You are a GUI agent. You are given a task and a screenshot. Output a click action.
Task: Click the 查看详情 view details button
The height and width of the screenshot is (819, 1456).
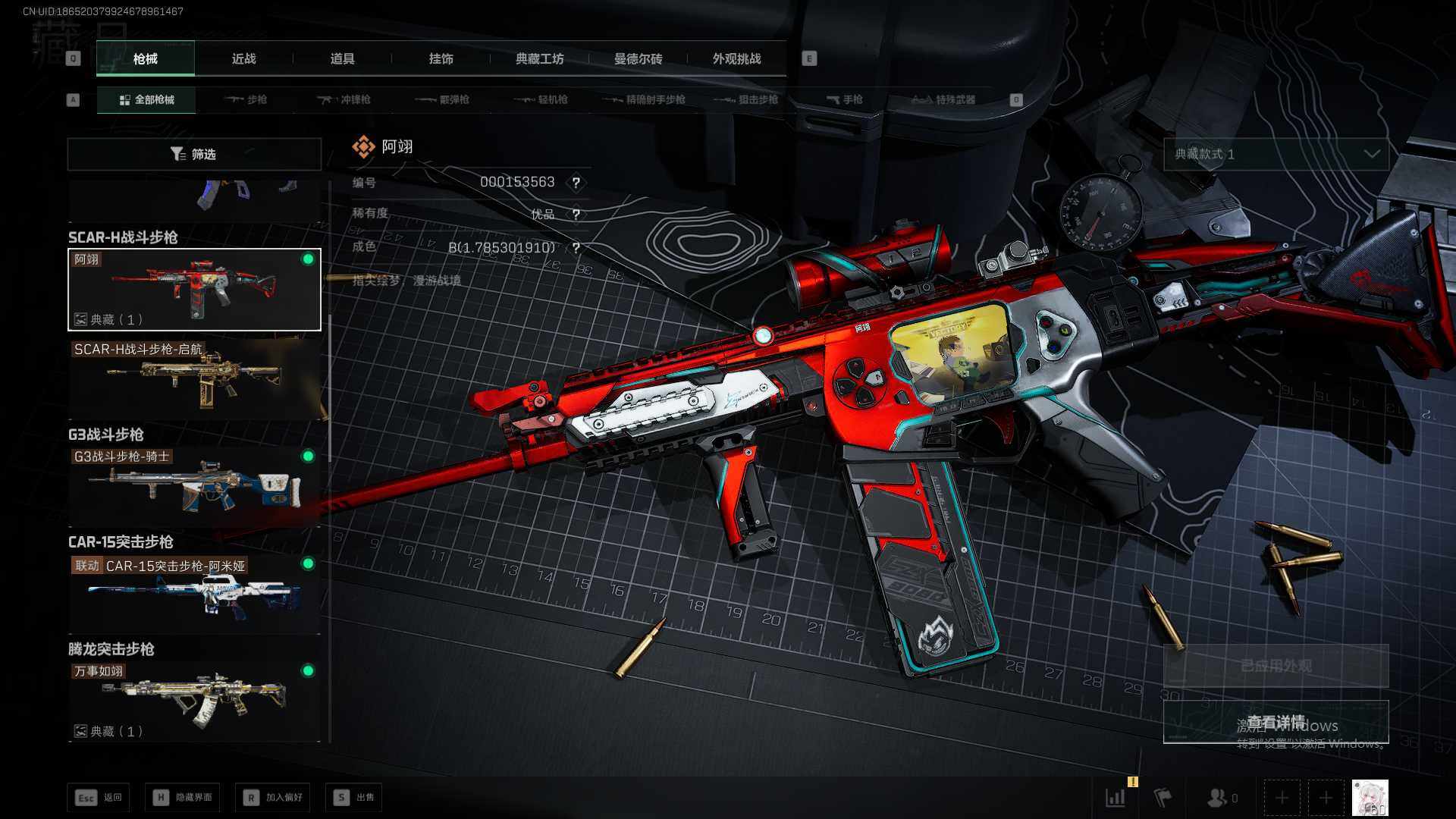(x=1276, y=722)
